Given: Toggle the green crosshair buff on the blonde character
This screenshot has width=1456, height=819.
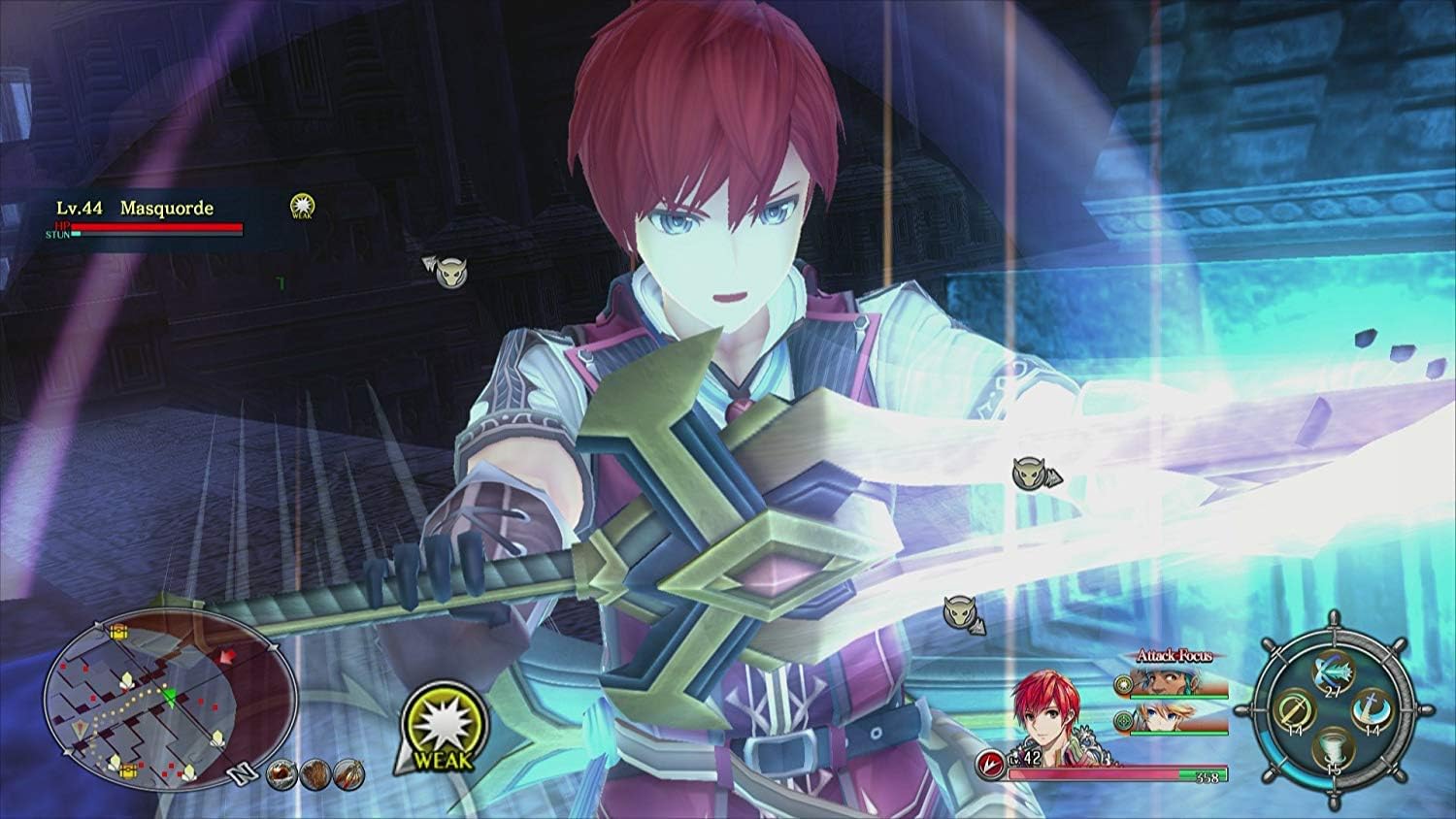Looking at the screenshot, I should [1124, 721].
